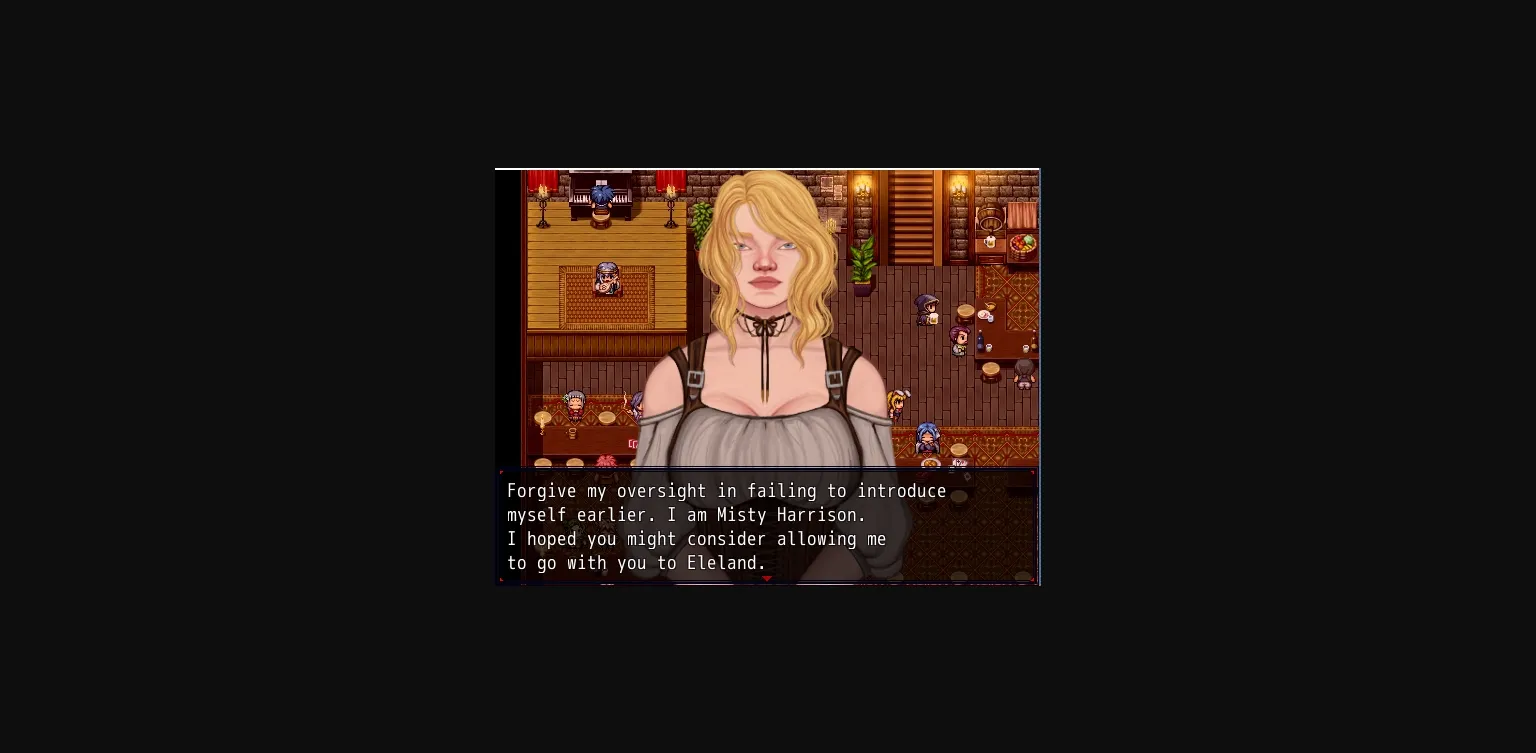Viewport: 1536px width, 753px height.
Task: Select the blonde barmaid NPC on the right
Action: 897,403
